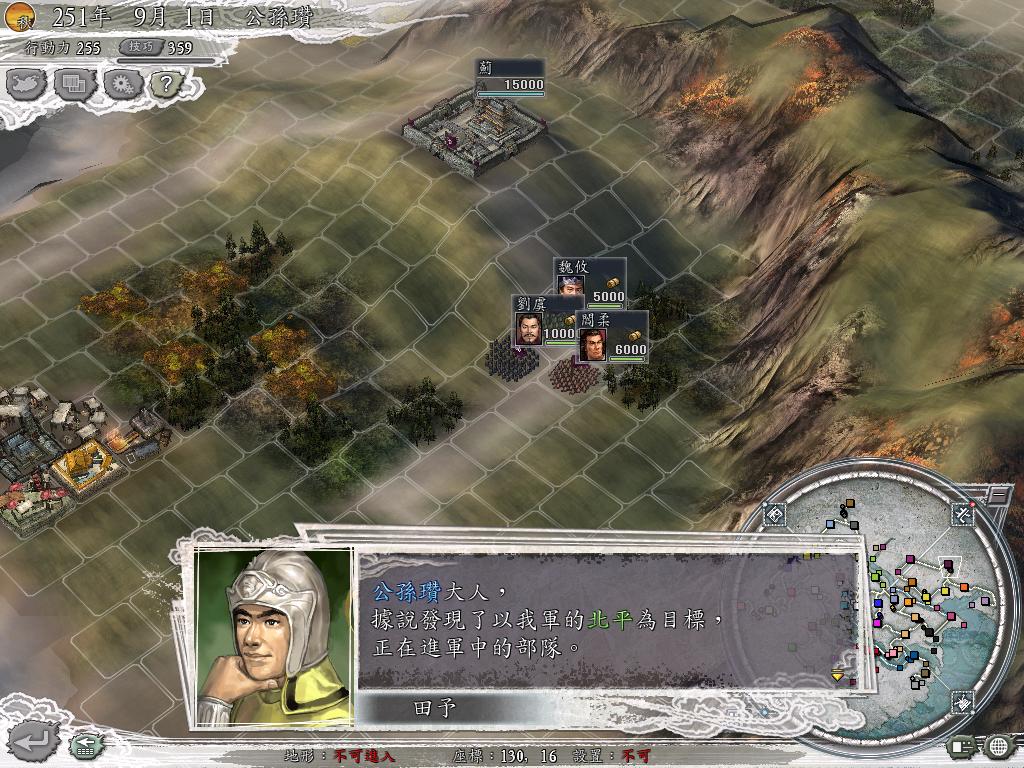This screenshot has height=768, width=1024.
Task: Click the panel-list button beside the globe
Action: [x=962, y=745]
